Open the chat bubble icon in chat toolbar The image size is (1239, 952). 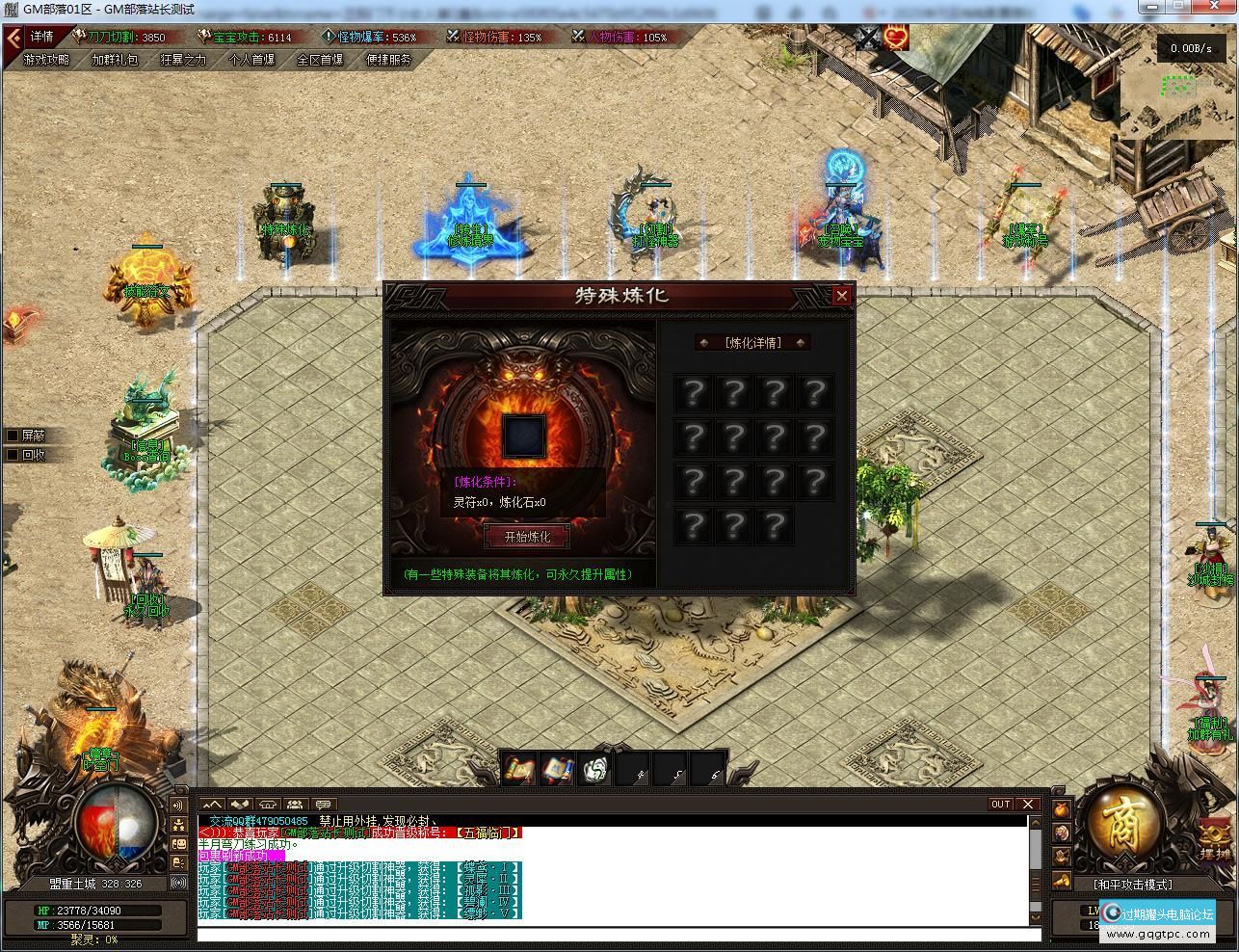(325, 805)
